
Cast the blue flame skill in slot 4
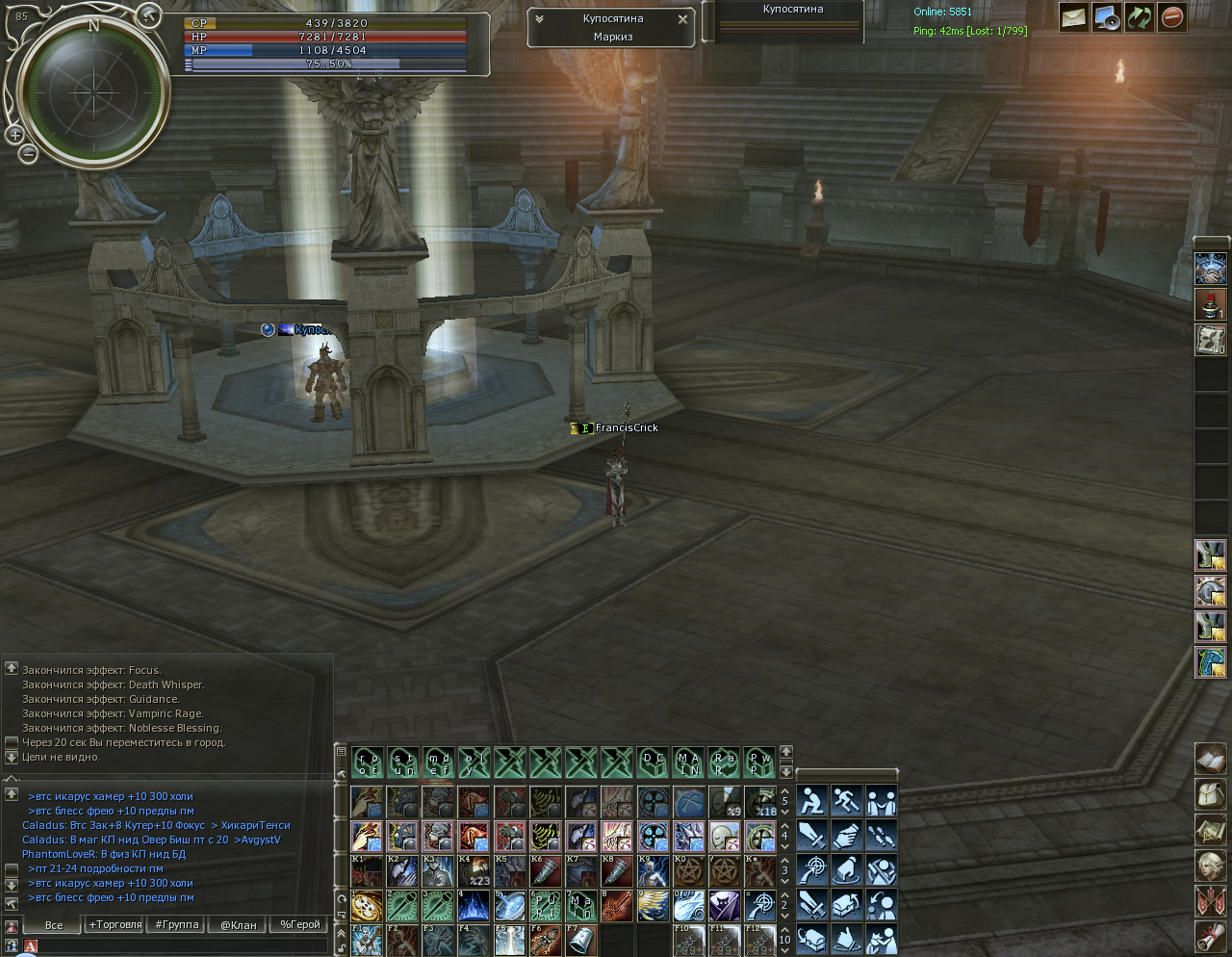click(x=474, y=906)
